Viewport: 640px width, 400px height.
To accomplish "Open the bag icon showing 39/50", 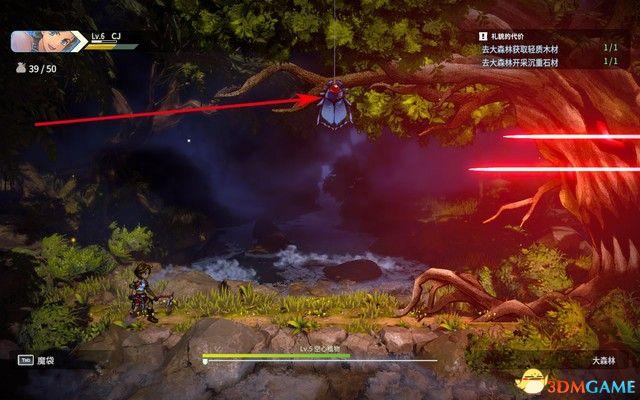I will click(x=19, y=69).
